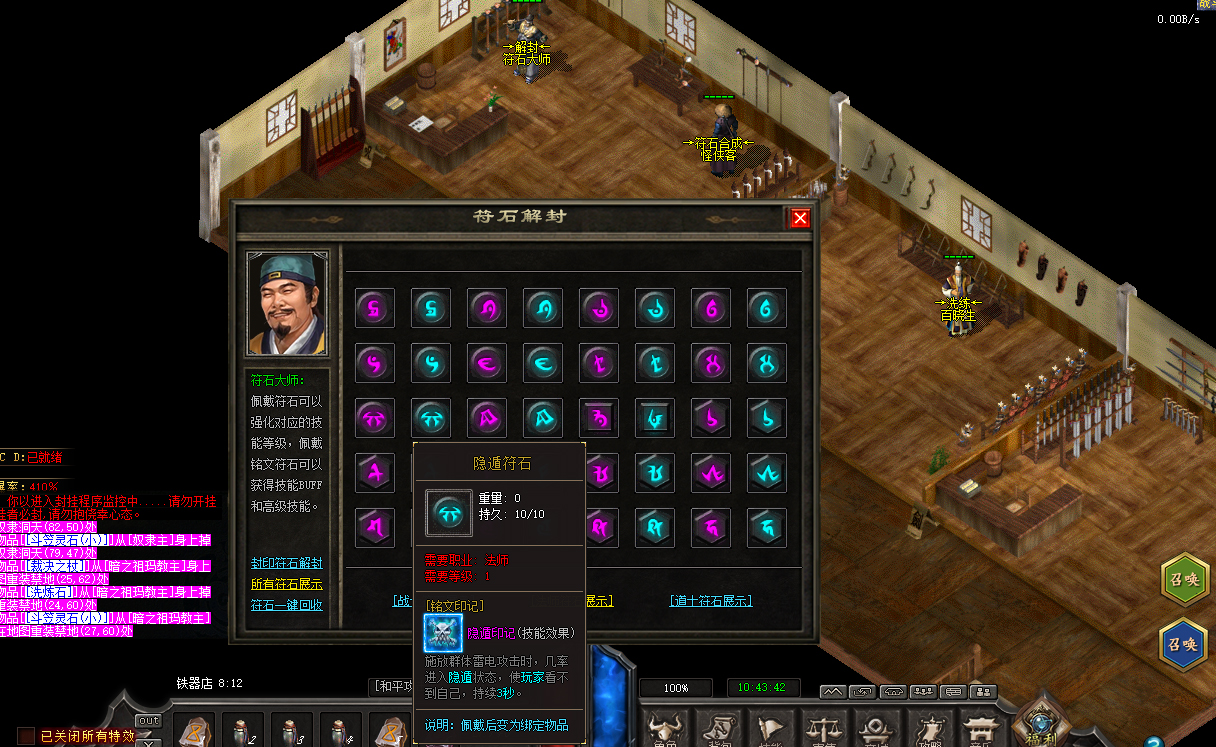The image size is (1216, 747).
Task: Open the waving flag menu icon
Action: (771, 728)
